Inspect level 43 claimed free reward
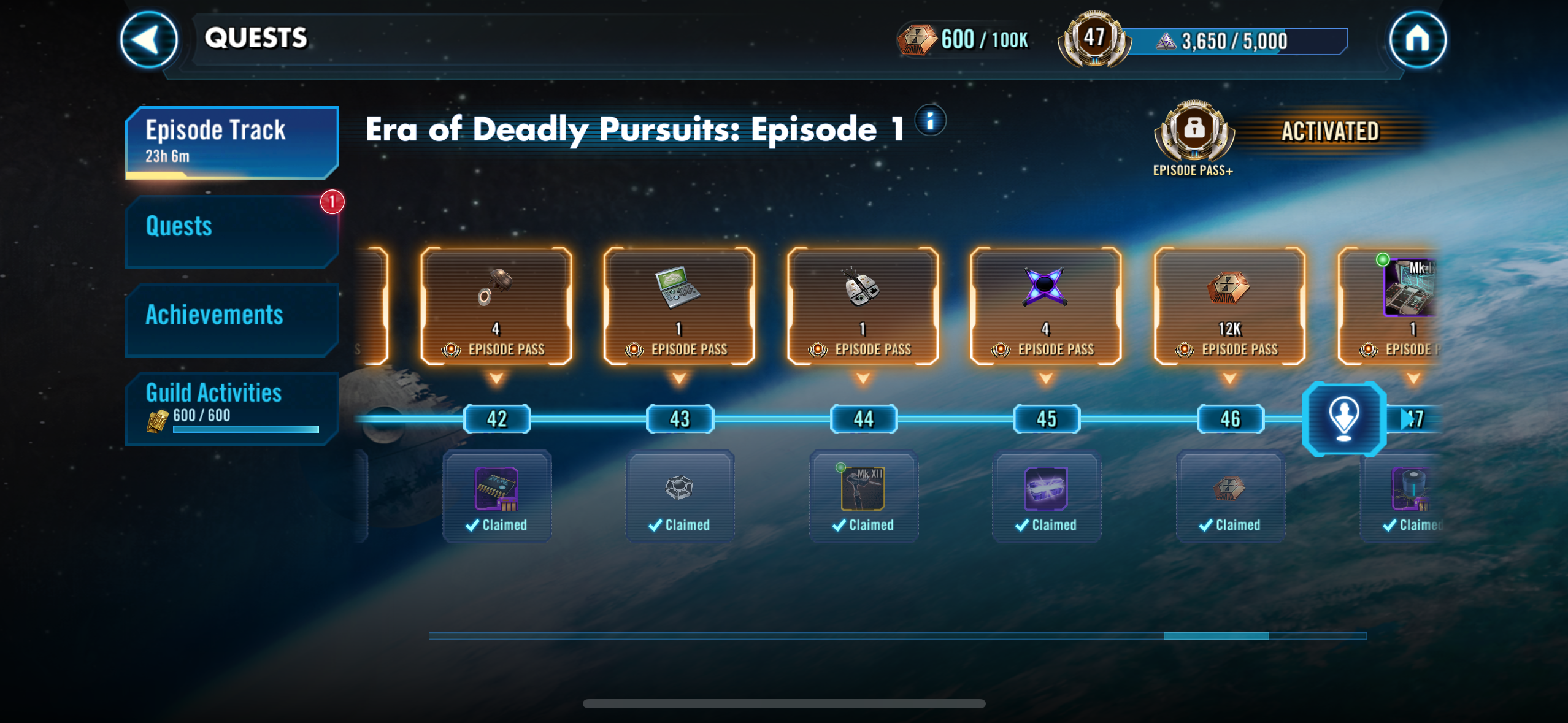1568x723 pixels. click(680, 495)
